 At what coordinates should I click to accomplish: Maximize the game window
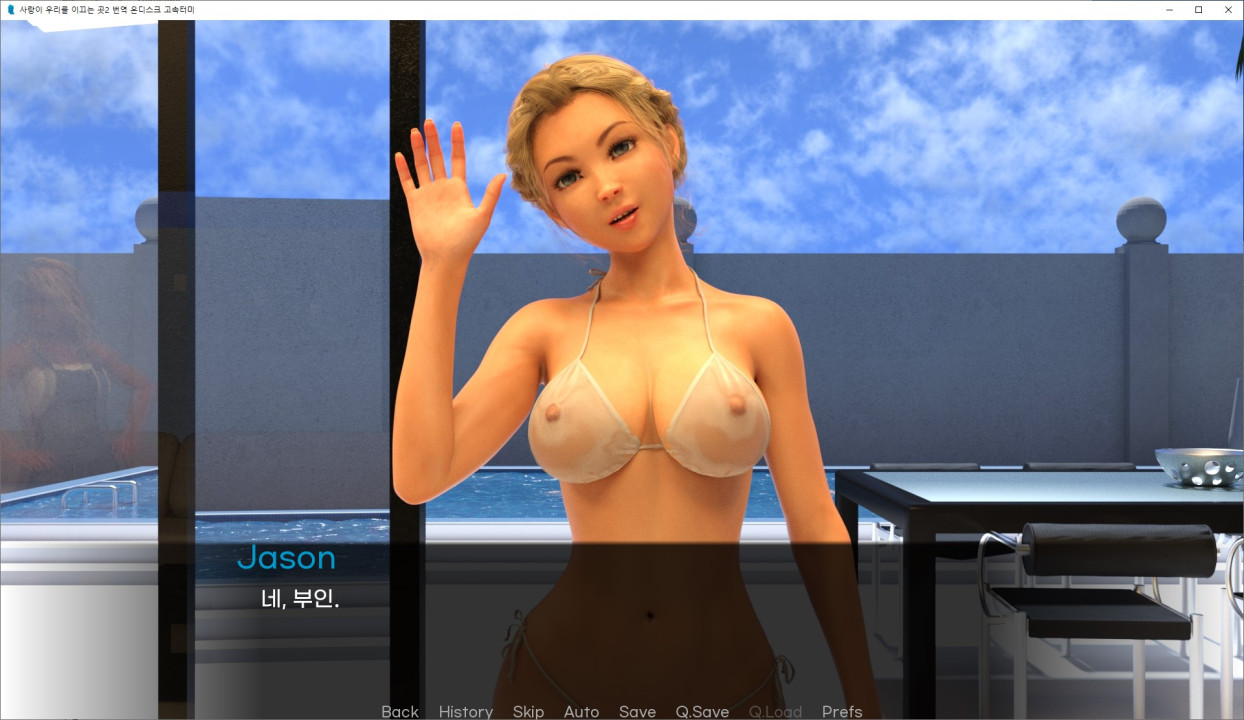tap(1198, 9)
